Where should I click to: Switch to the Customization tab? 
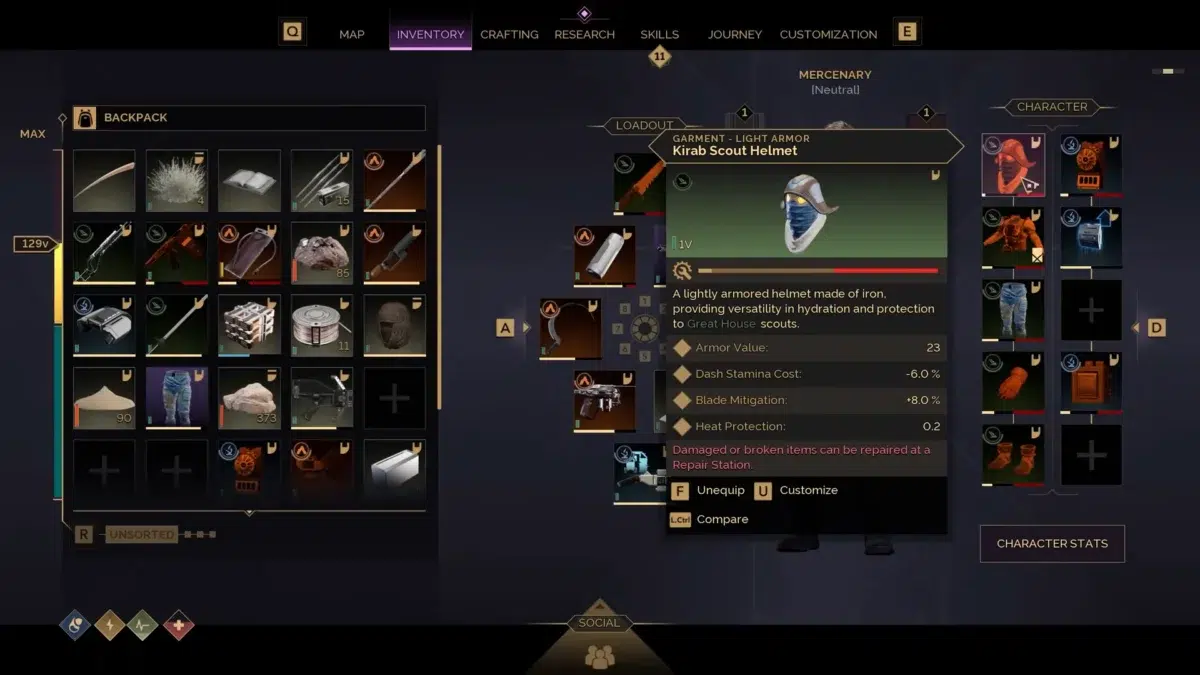[828, 34]
